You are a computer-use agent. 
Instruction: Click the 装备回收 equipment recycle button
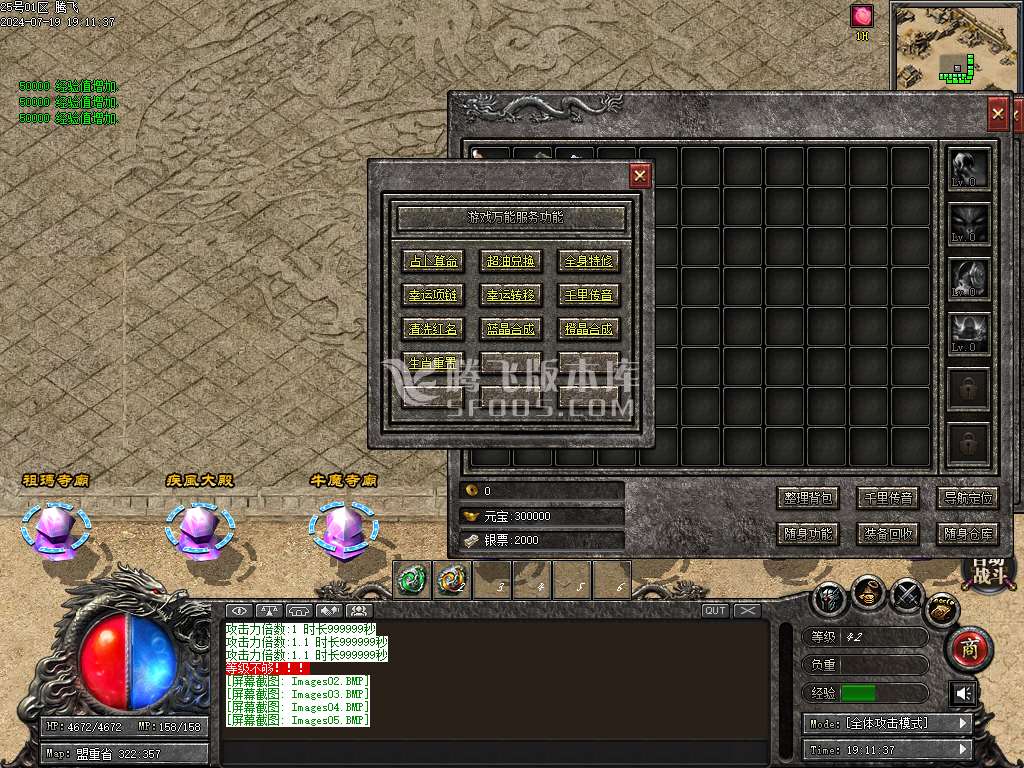point(887,533)
